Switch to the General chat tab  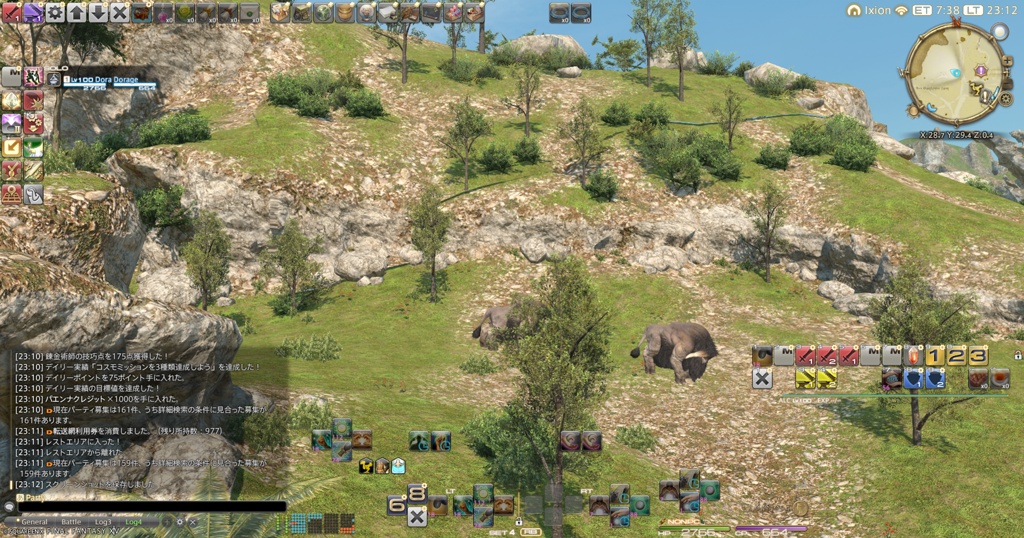[34, 522]
